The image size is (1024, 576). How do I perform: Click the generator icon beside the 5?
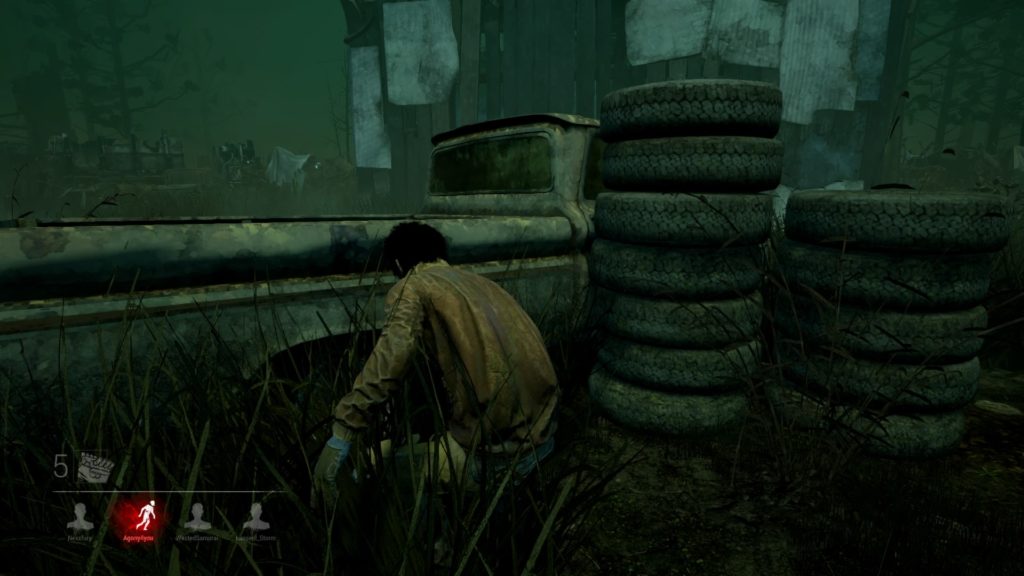96,467
